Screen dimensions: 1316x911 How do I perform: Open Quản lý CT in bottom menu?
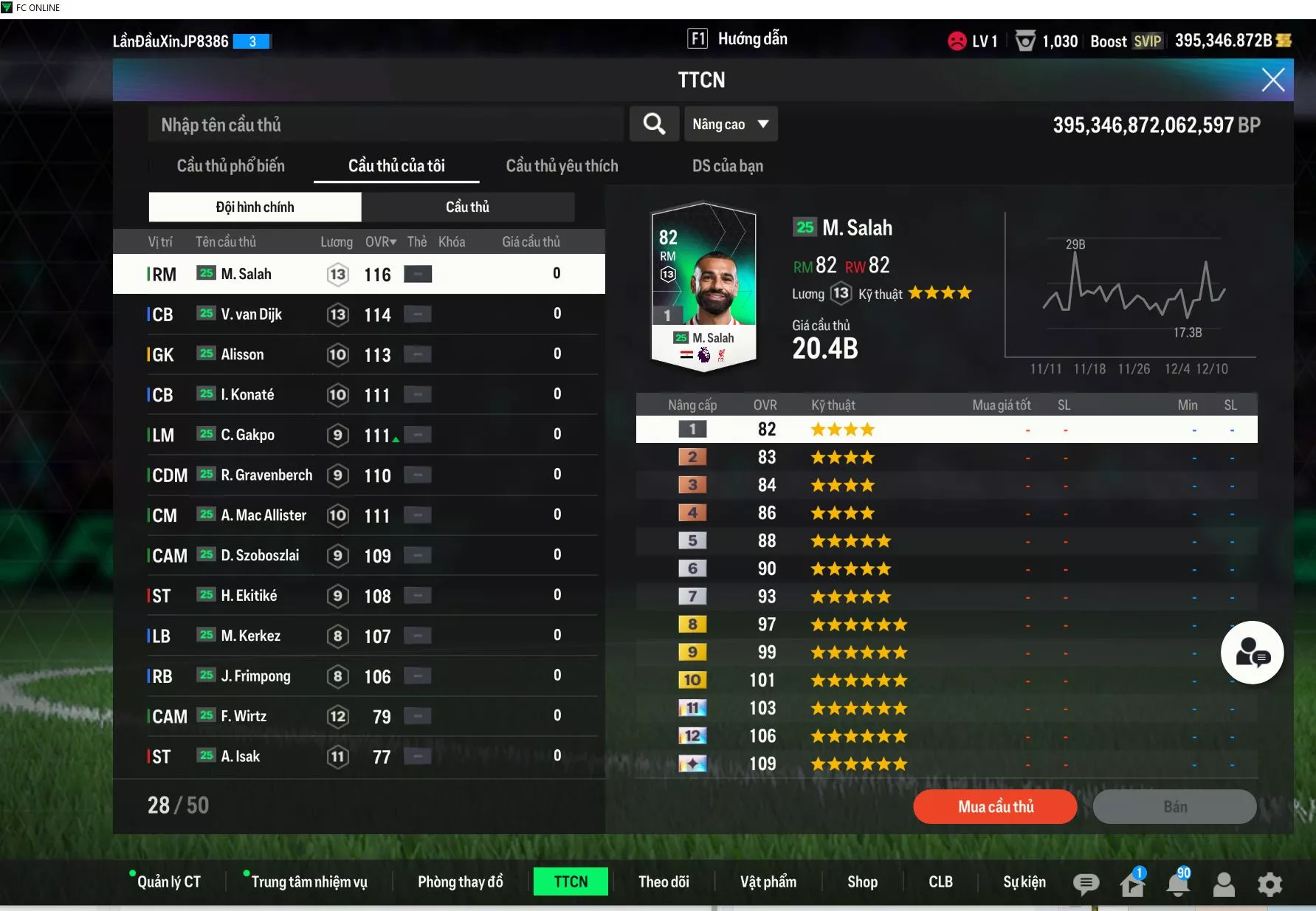[x=168, y=882]
